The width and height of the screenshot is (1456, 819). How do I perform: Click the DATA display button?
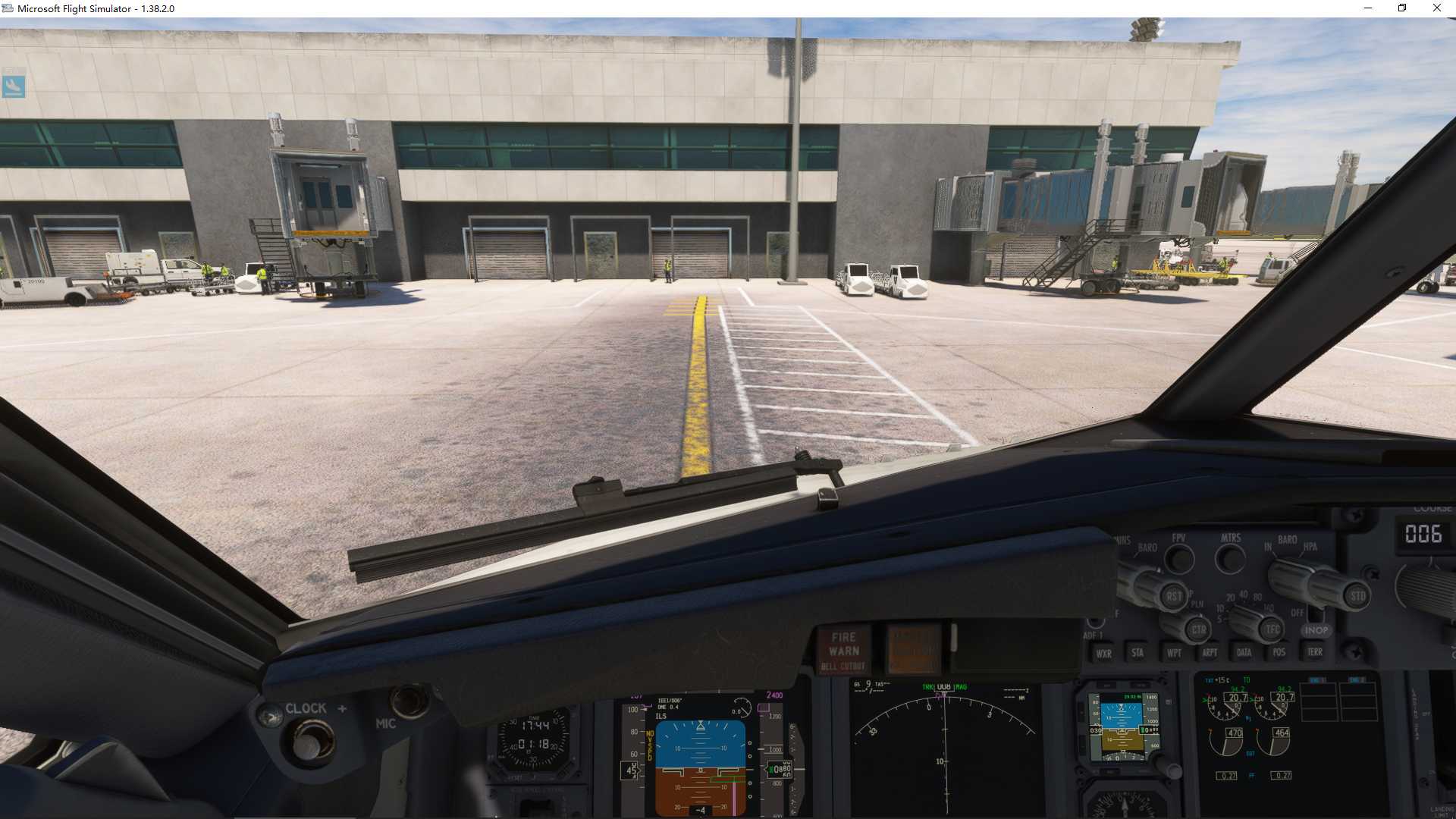pyautogui.click(x=1244, y=652)
